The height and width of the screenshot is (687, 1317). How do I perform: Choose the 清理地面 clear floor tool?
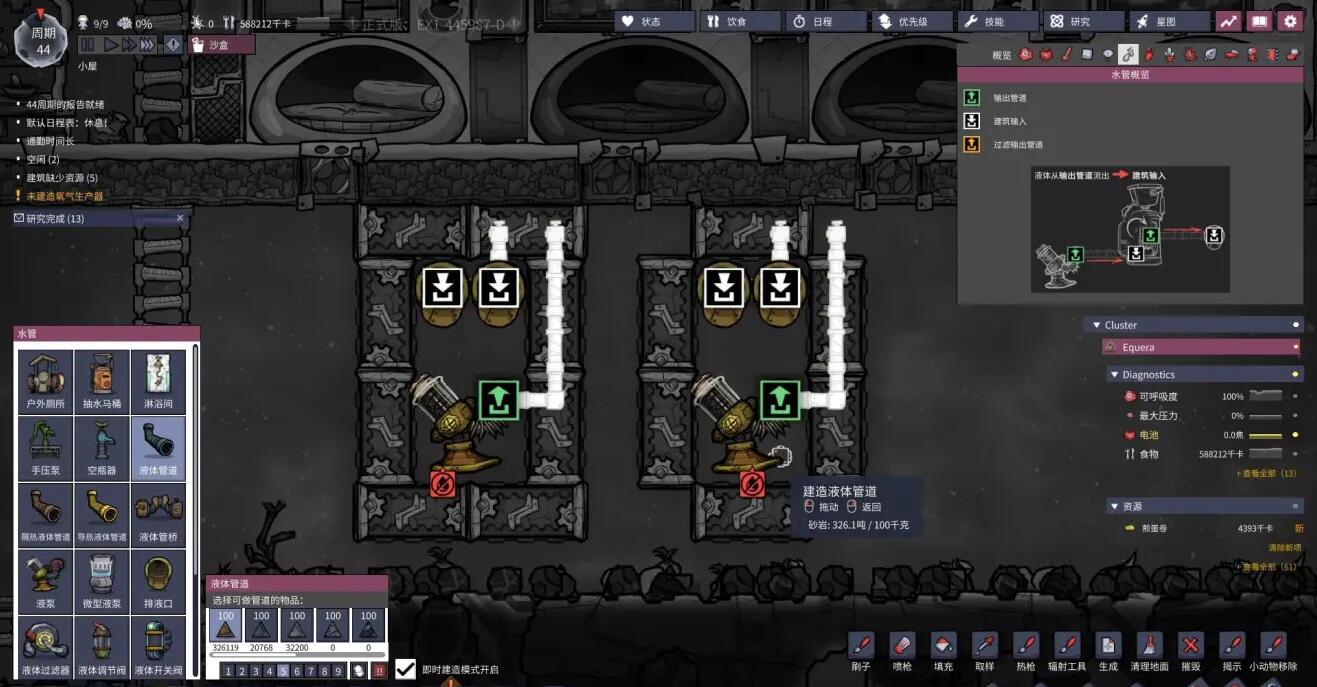point(1149,649)
